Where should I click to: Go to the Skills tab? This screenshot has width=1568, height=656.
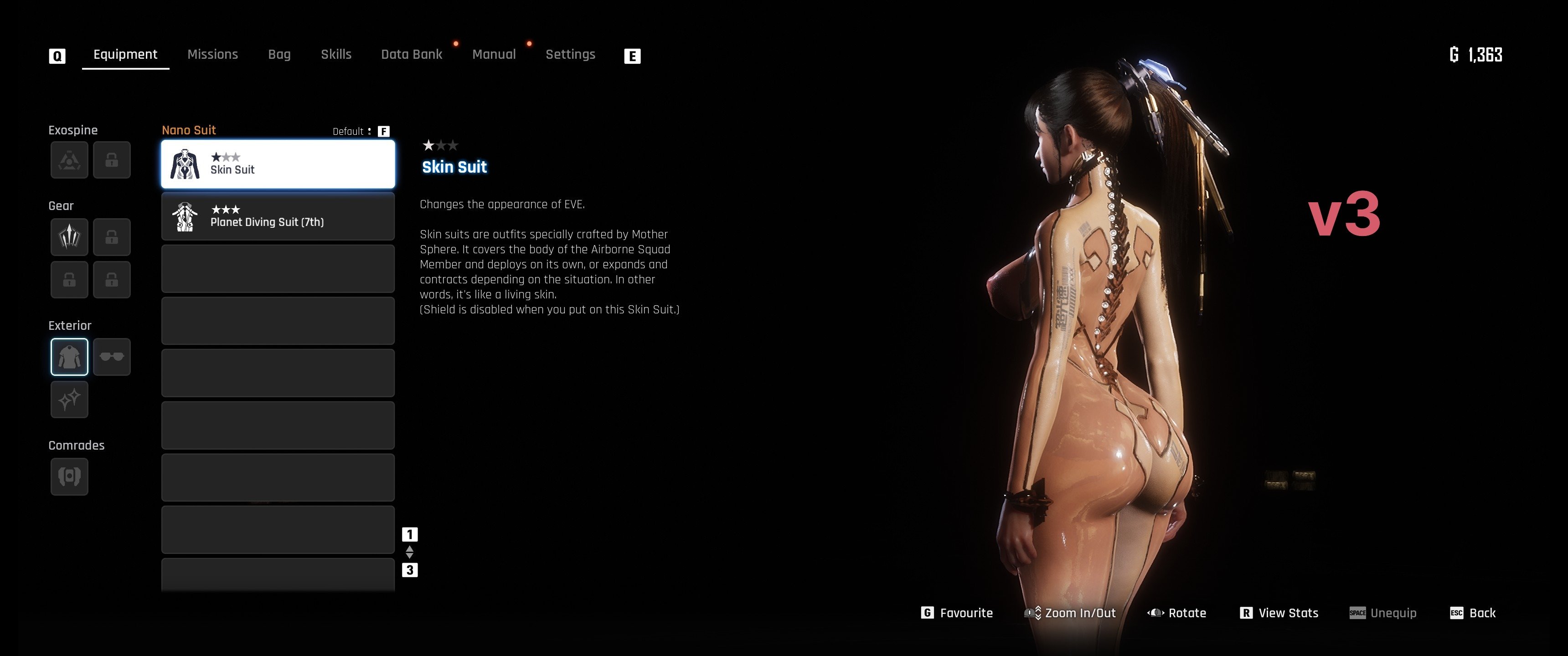click(336, 54)
